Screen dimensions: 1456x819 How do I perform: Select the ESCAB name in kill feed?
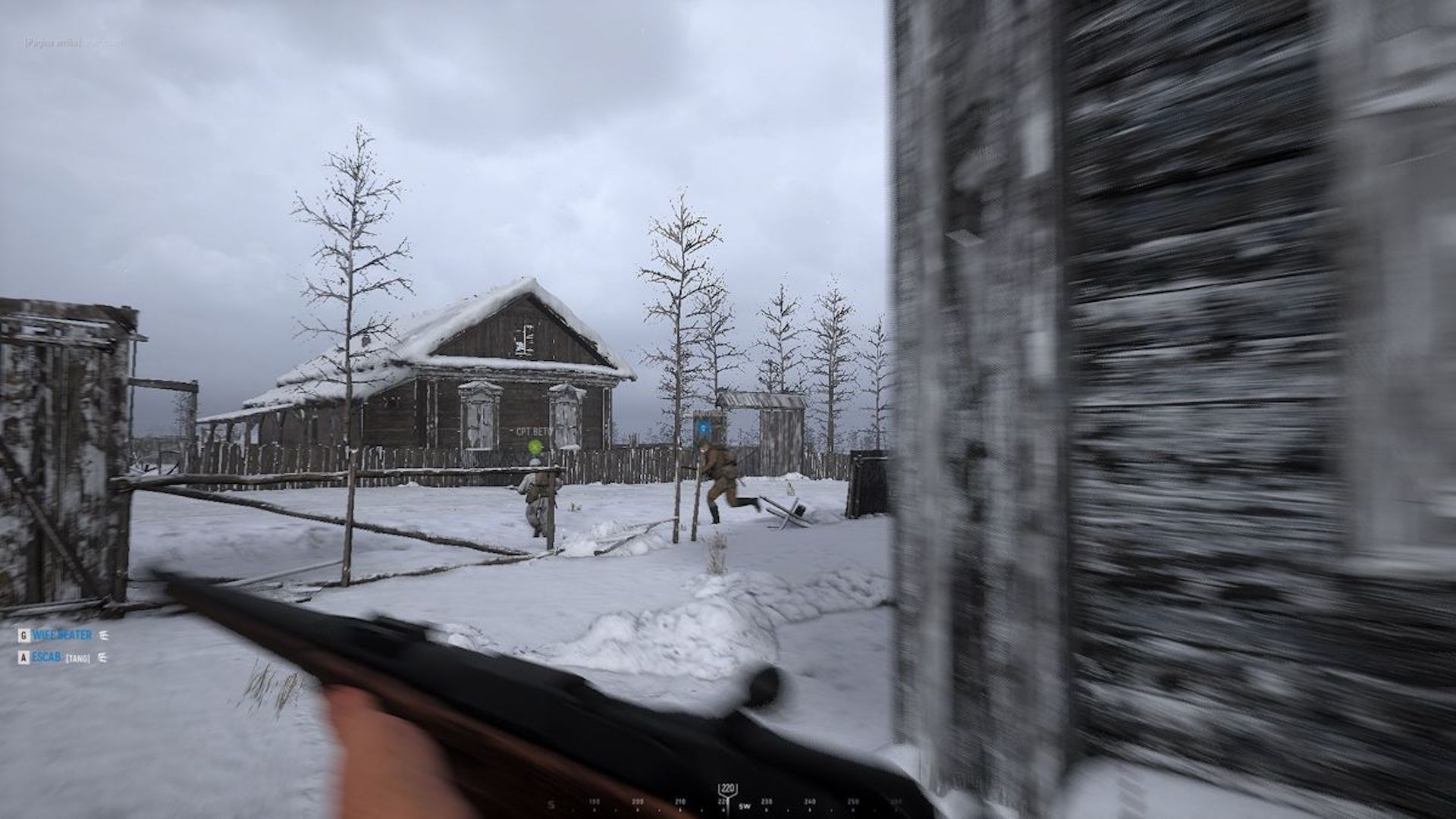pos(46,657)
